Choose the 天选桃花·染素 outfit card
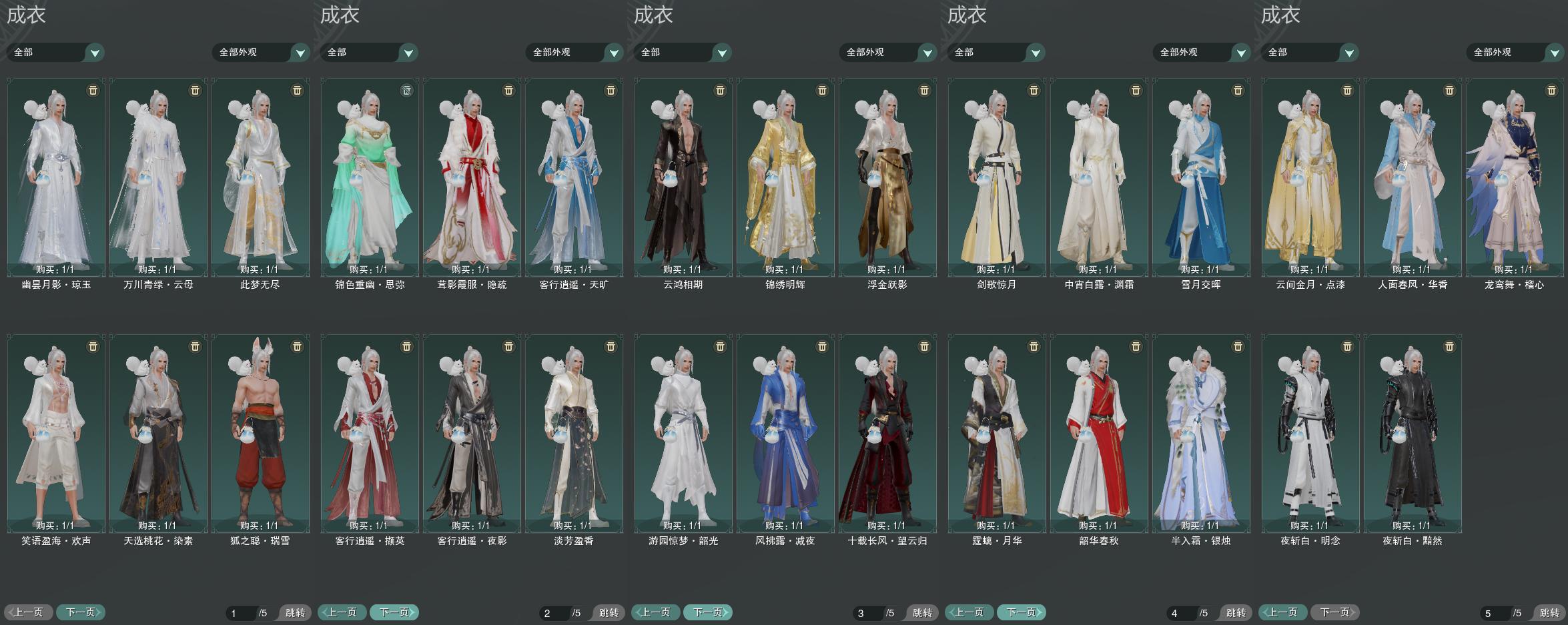 pos(158,434)
